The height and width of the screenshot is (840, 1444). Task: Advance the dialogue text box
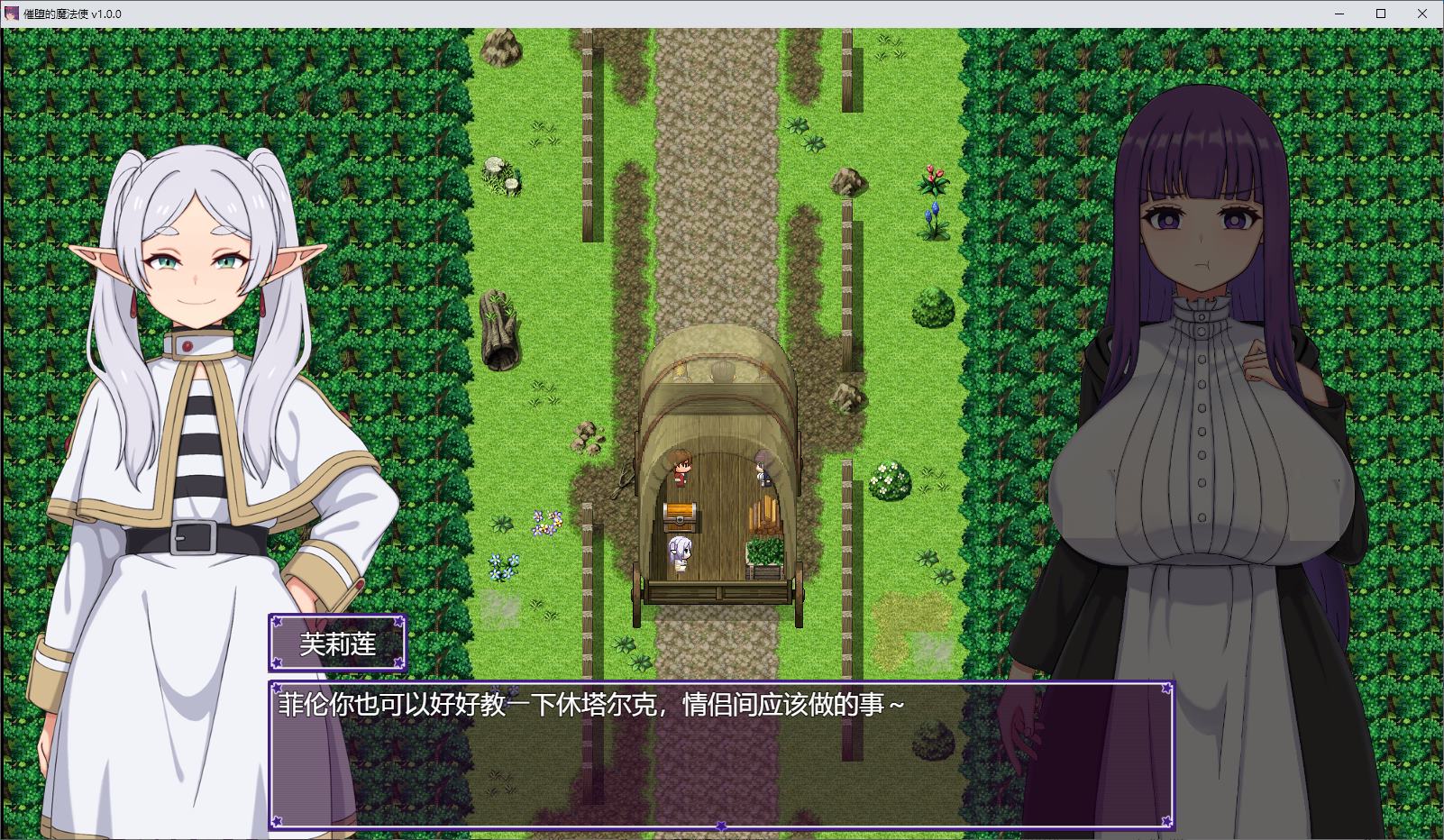pos(720,755)
